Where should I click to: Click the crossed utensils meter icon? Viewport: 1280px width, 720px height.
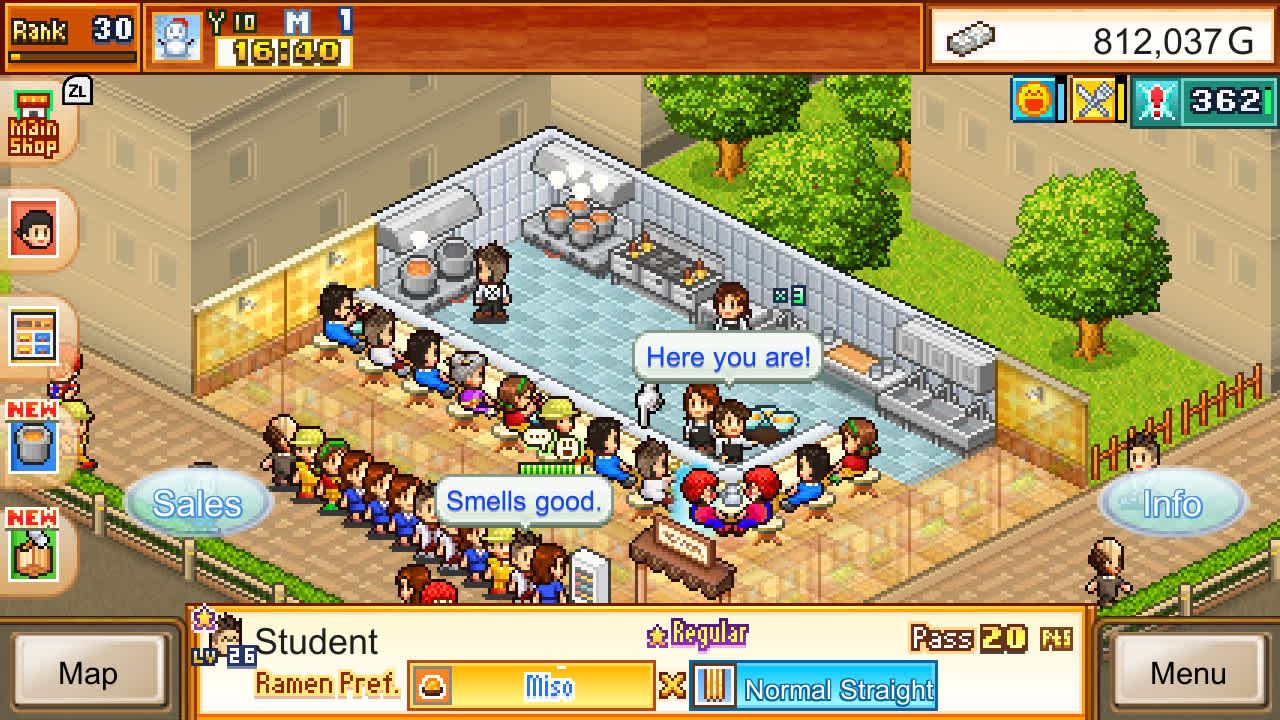1095,100
